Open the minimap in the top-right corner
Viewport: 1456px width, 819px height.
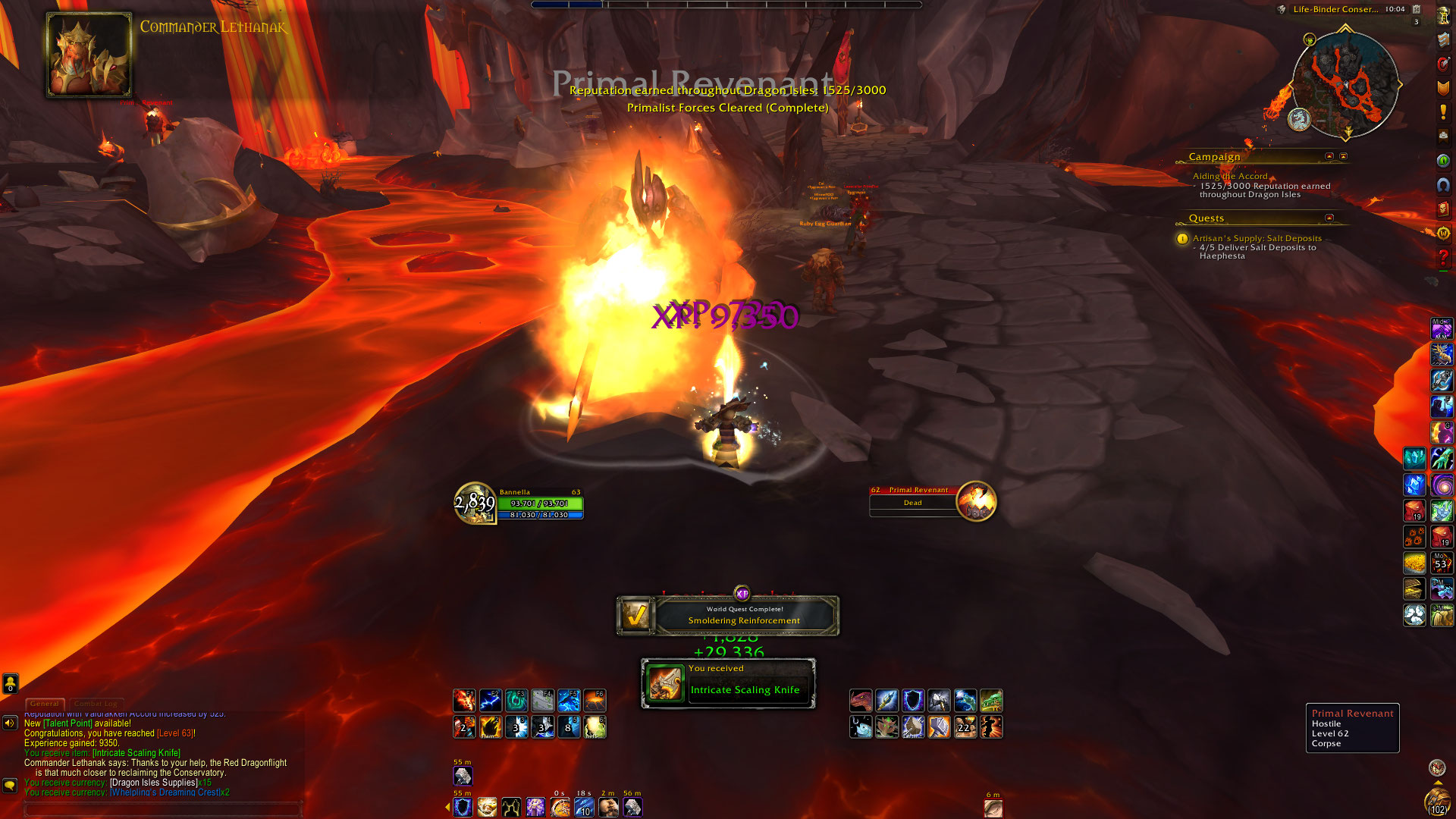point(1345,85)
